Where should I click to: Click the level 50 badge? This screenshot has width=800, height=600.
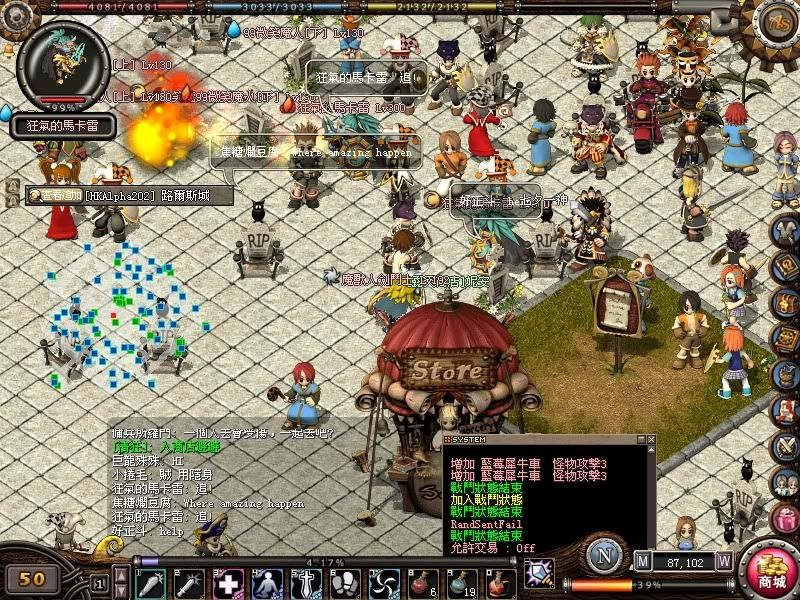pos(33,578)
